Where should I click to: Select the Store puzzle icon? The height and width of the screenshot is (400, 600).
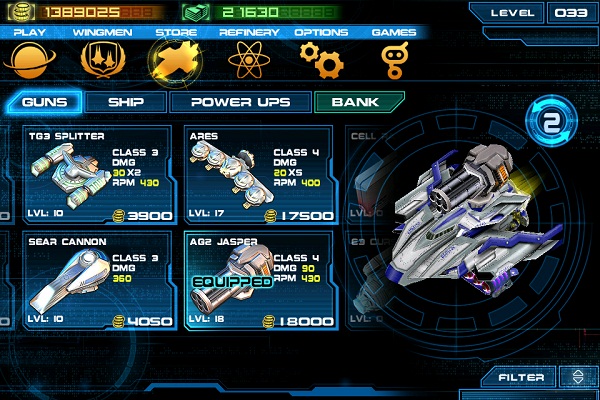[x=171, y=62]
